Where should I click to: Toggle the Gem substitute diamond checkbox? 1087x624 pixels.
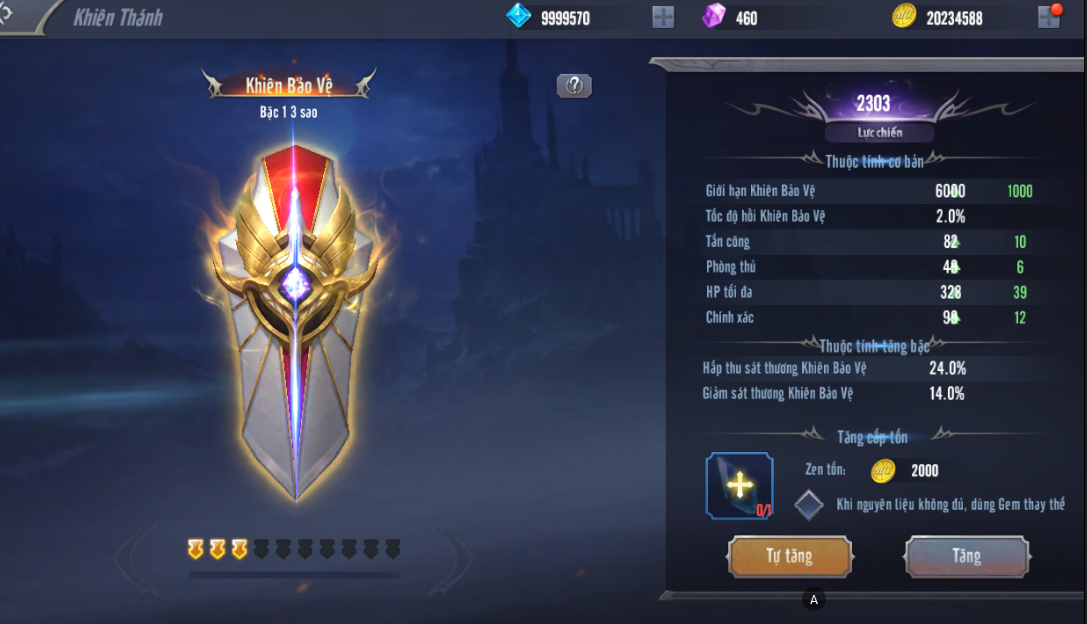[809, 505]
